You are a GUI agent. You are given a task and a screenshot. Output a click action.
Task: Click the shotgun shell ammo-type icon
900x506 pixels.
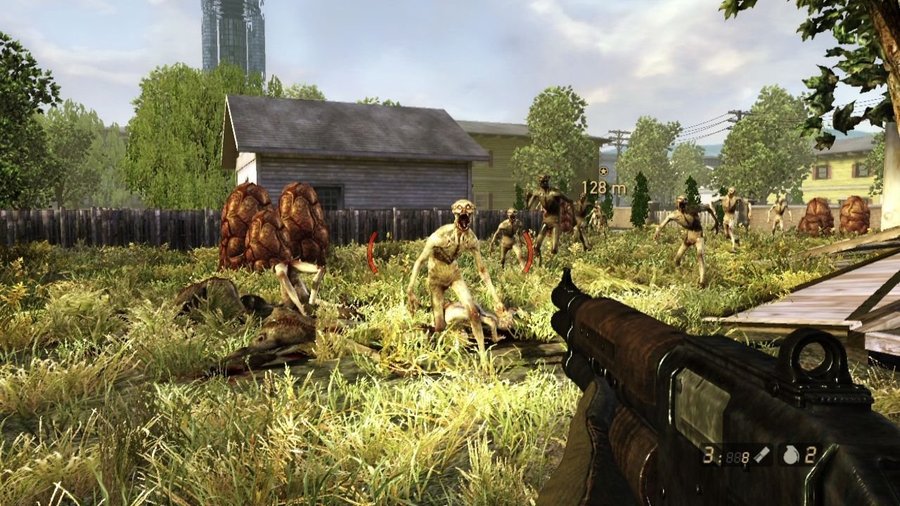tap(761, 455)
